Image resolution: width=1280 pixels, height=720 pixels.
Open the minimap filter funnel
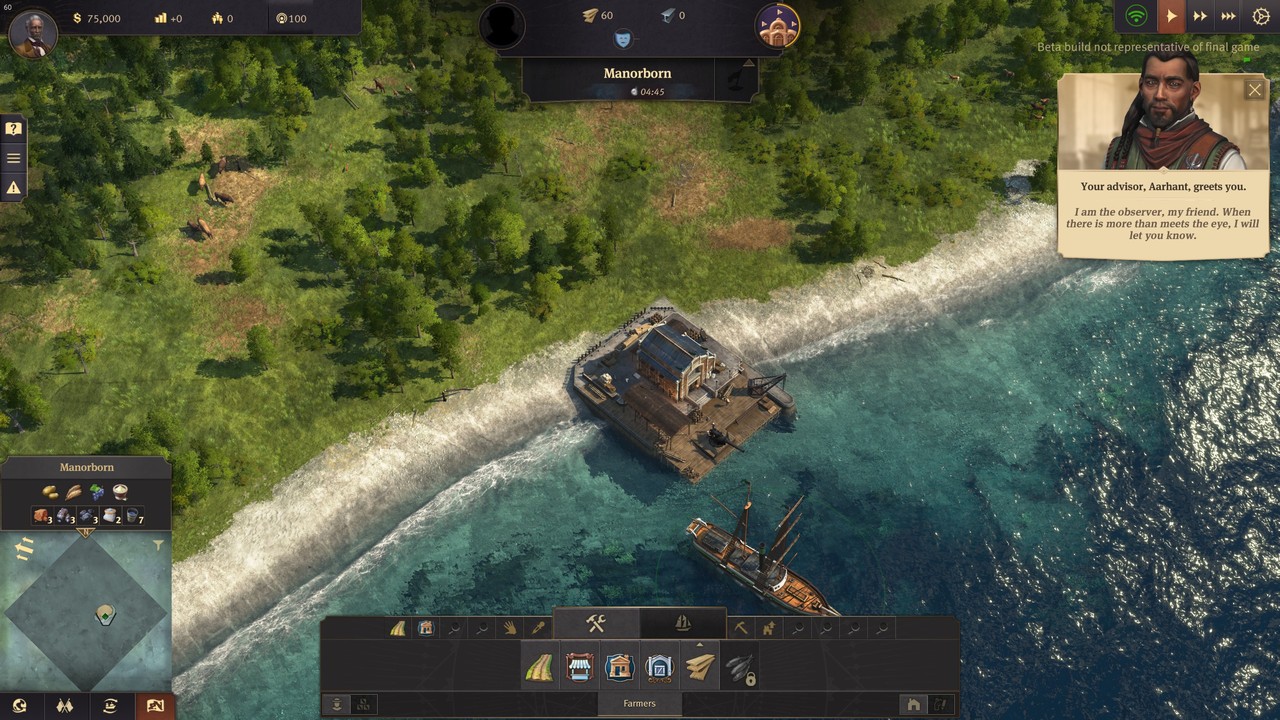[158, 546]
